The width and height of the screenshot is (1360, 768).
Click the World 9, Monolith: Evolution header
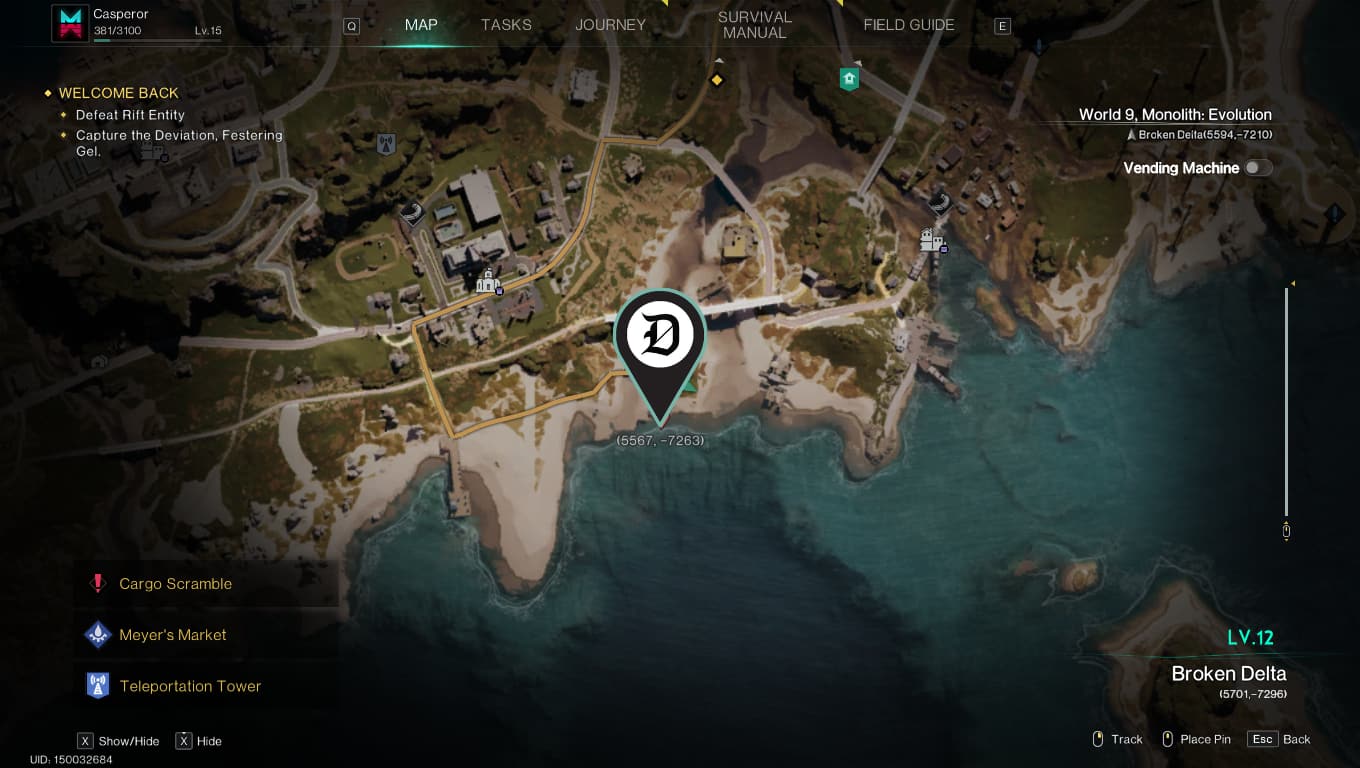point(1174,114)
